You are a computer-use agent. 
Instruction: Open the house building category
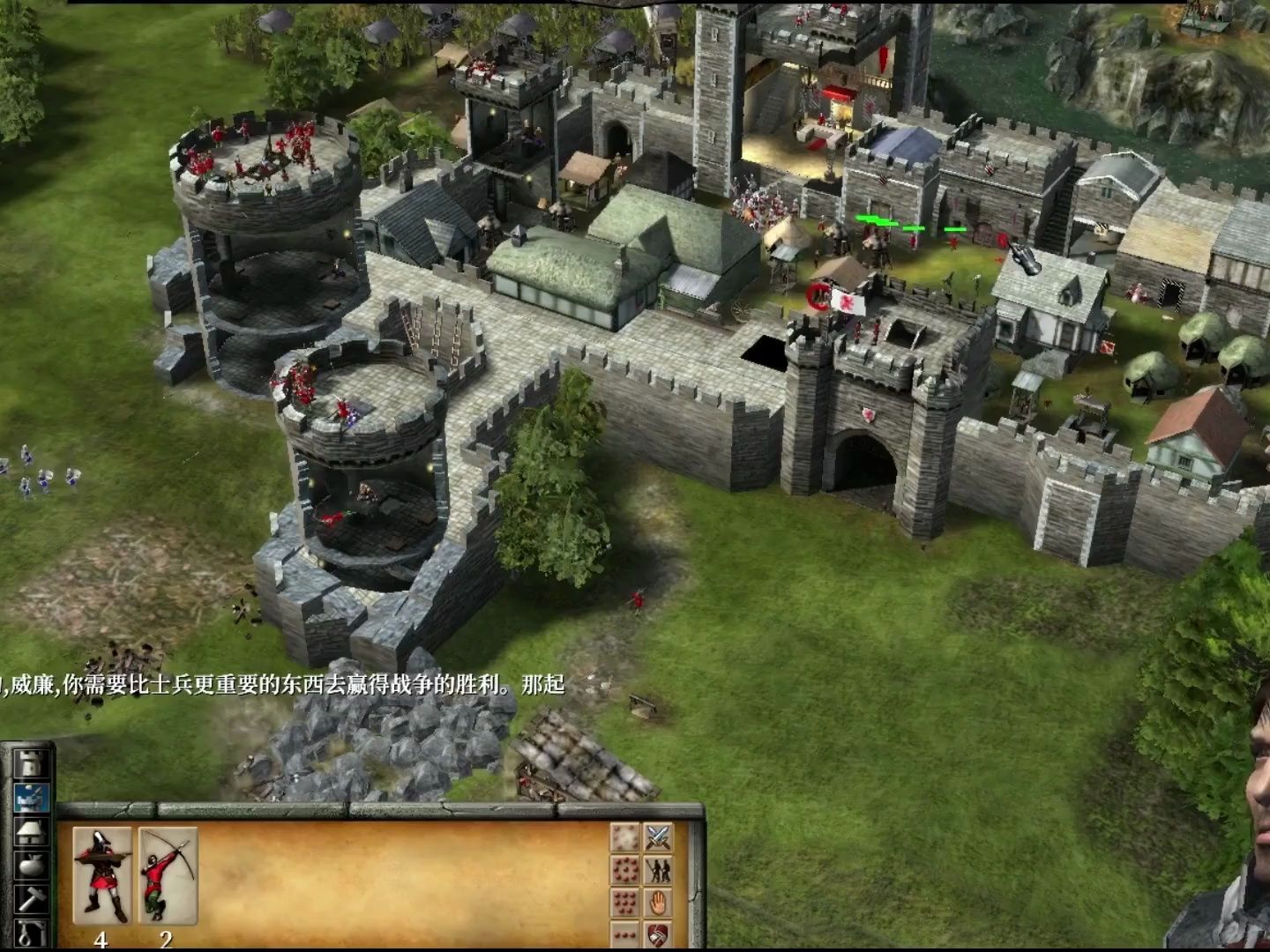33,832
